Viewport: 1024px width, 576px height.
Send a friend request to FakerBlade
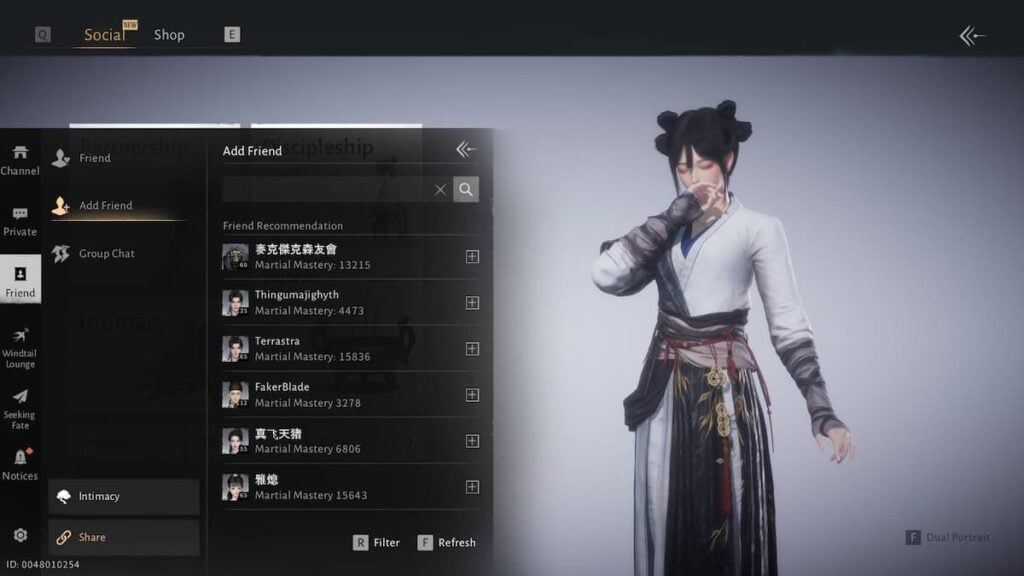tap(472, 395)
